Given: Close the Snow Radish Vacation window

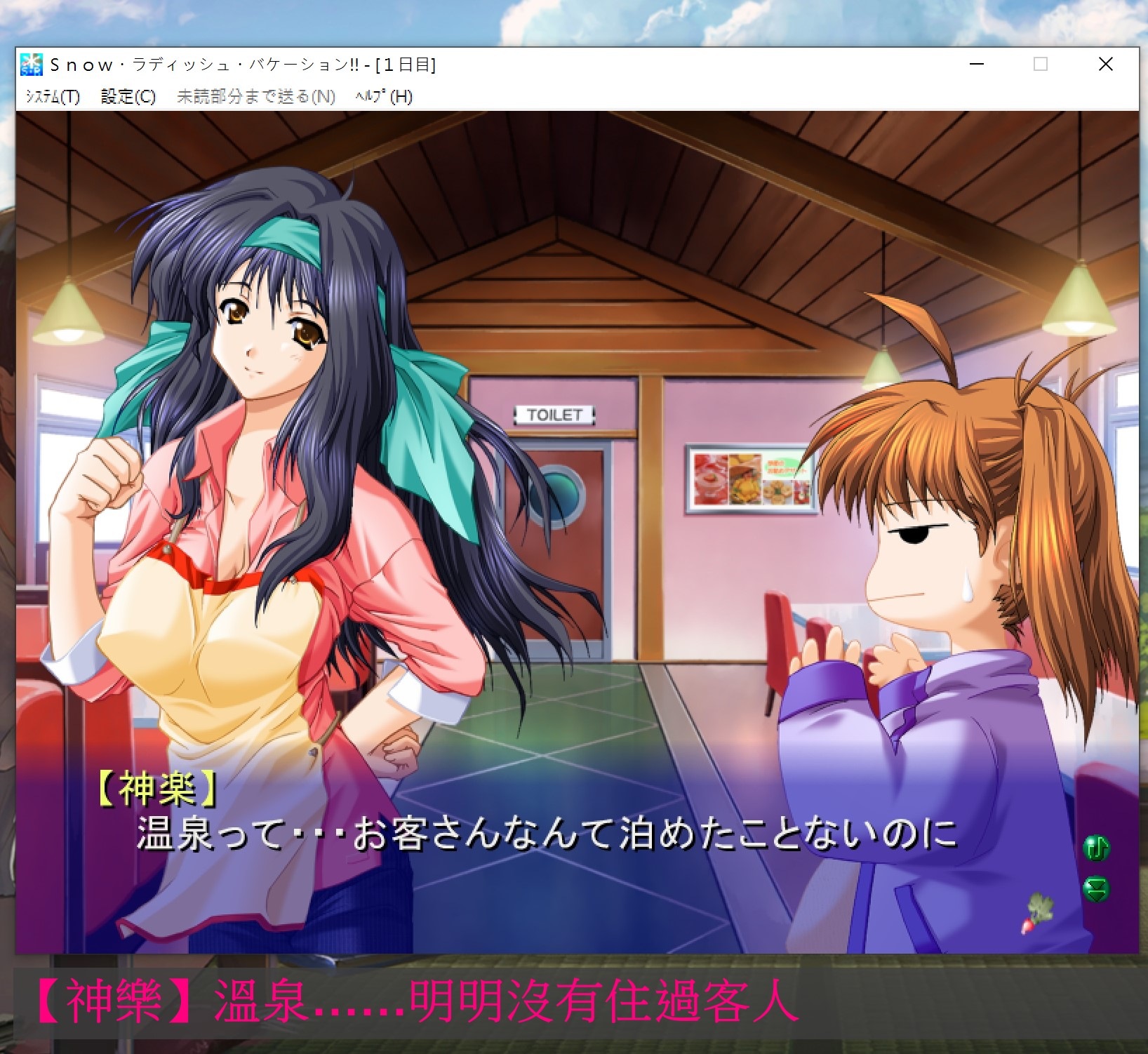Looking at the screenshot, I should (1105, 65).
